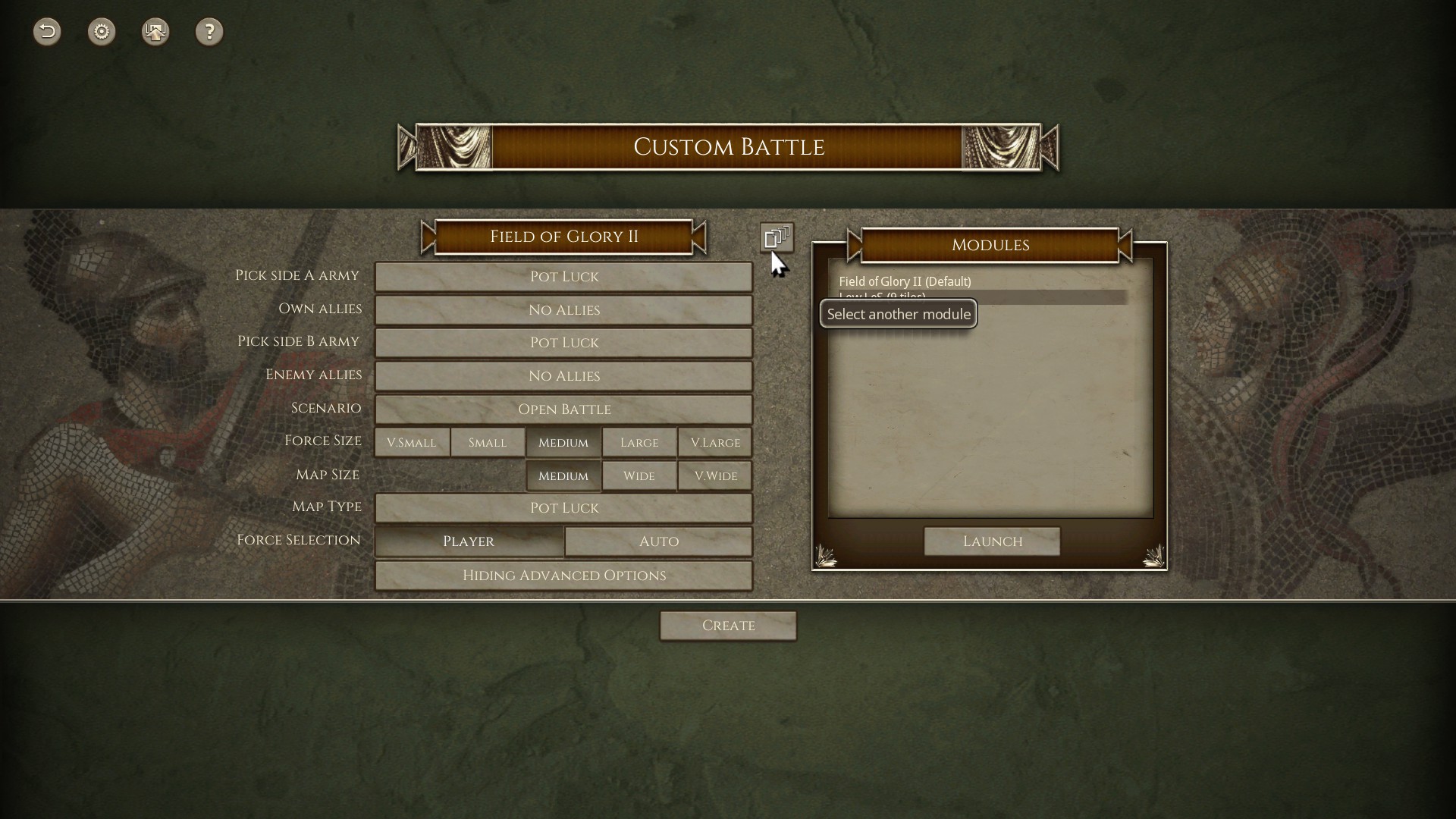This screenshot has height=819, width=1456.
Task: Select V.Small force size
Action: click(412, 442)
